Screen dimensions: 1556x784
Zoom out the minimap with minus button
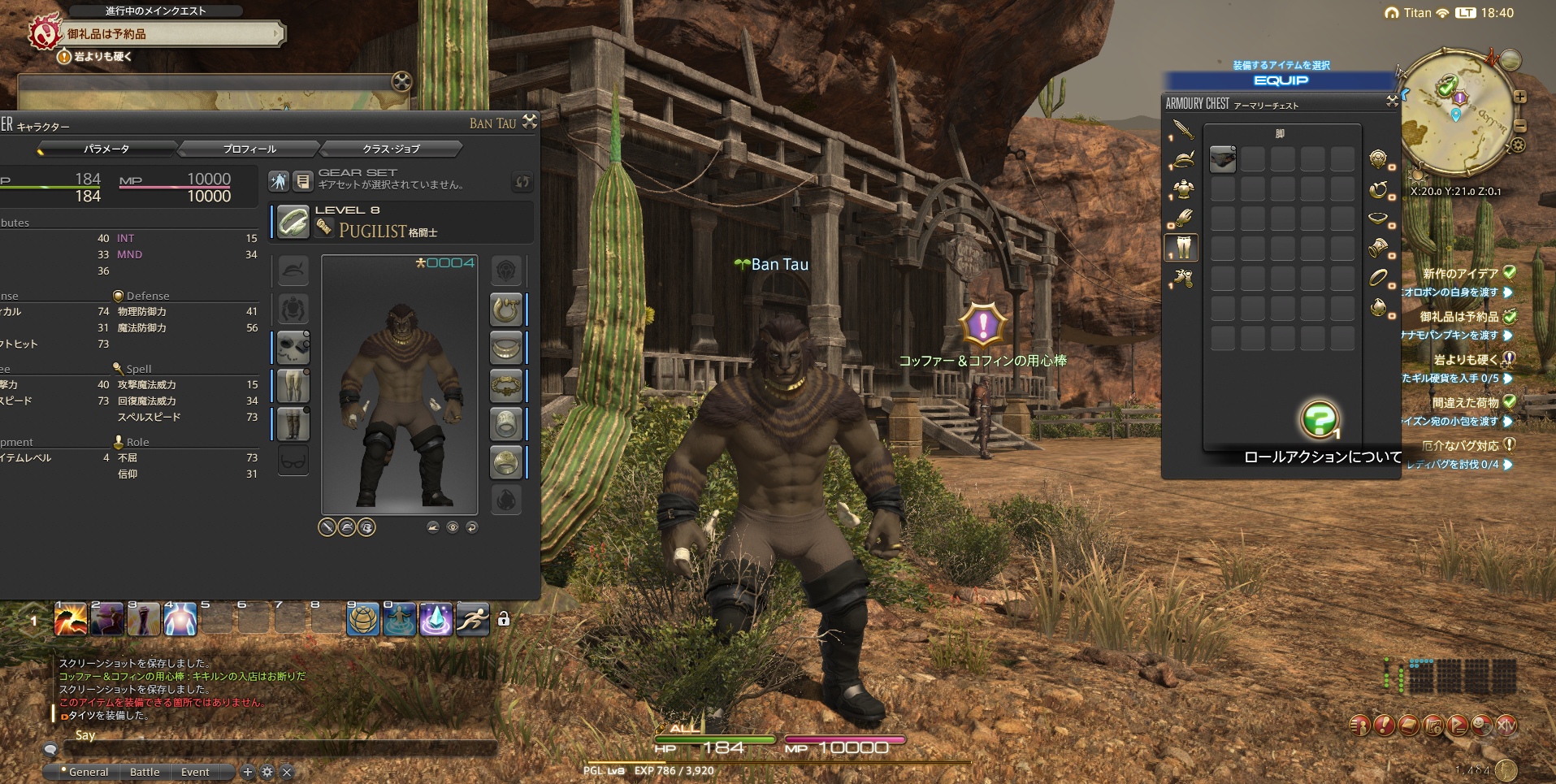(1519, 126)
